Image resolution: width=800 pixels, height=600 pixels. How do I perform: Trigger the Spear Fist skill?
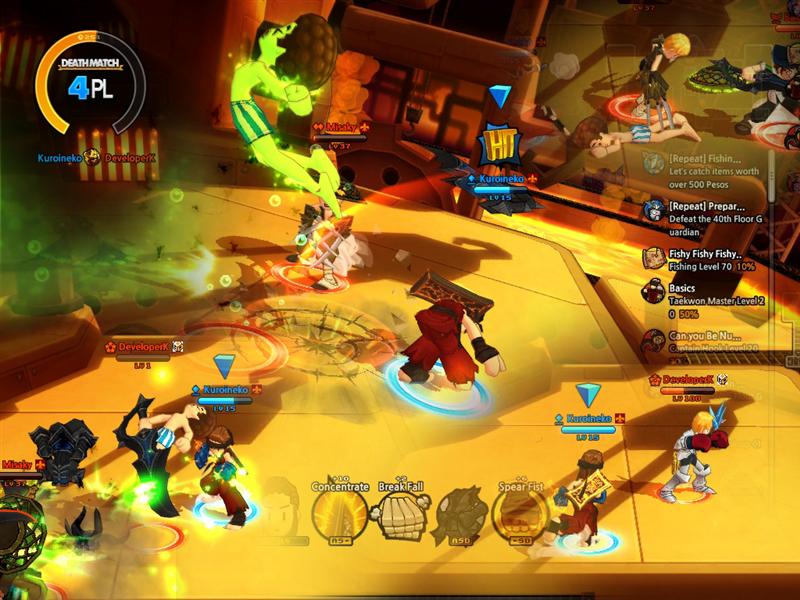click(x=520, y=514)
